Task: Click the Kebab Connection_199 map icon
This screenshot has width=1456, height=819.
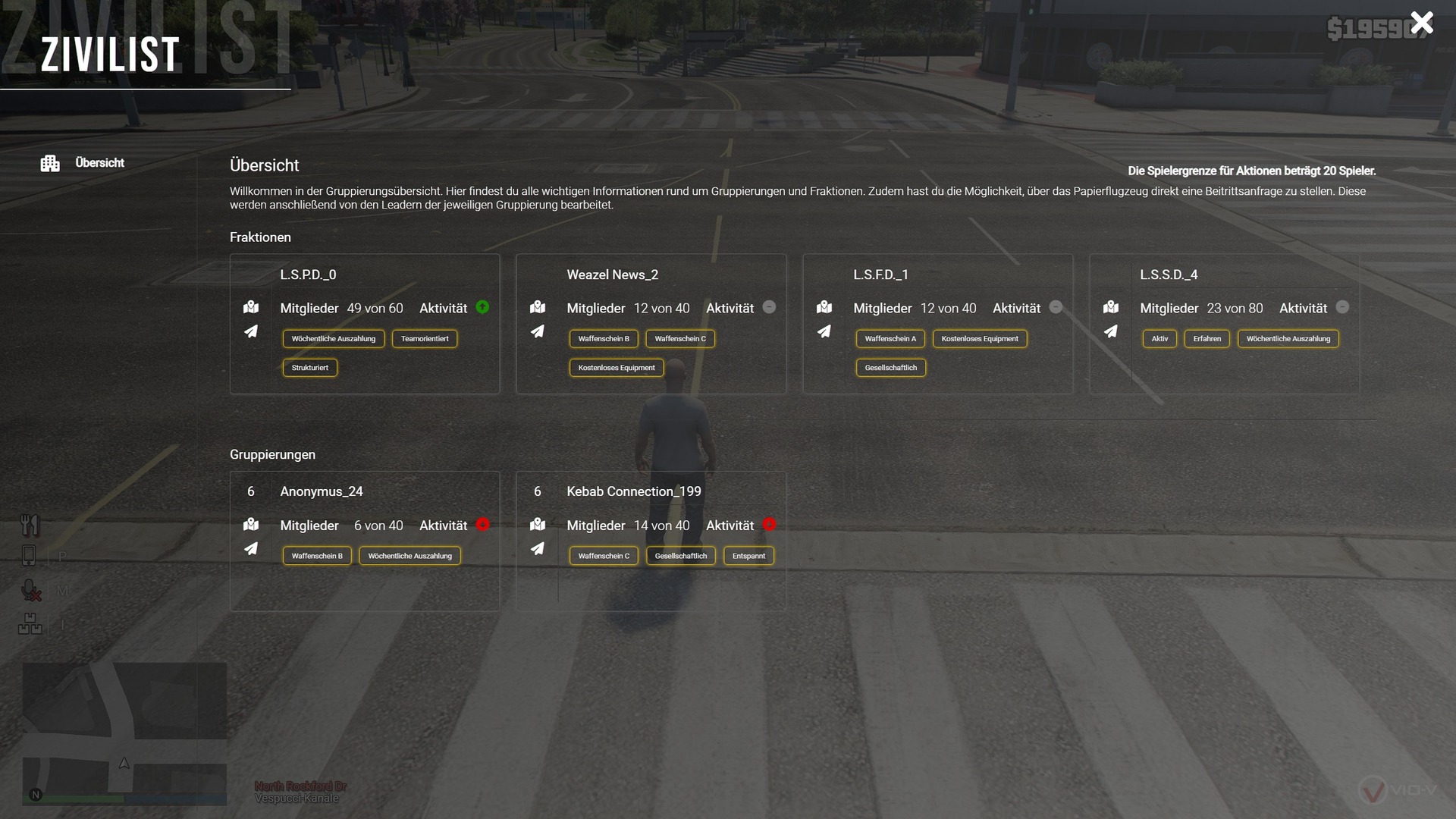Action: [538, 524]
